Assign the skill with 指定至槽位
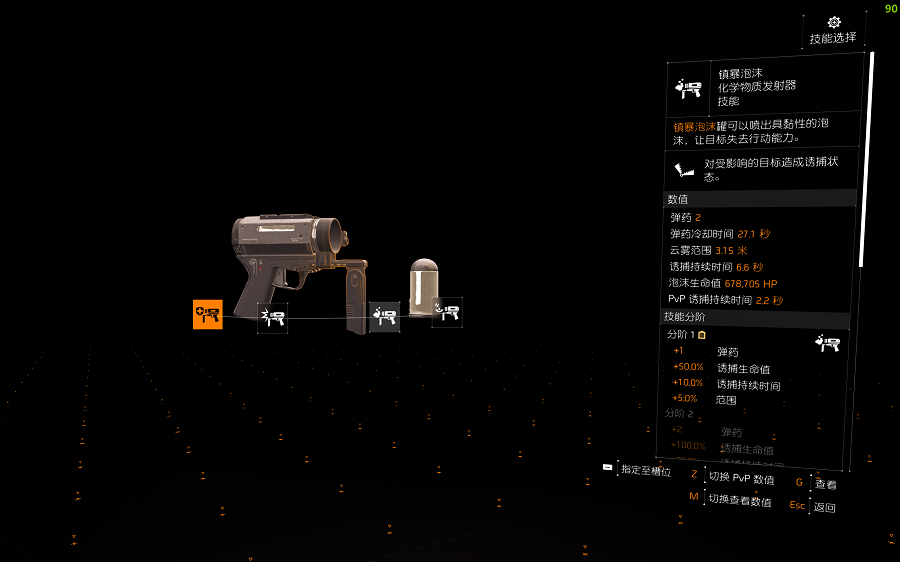The height and width of the screenshot is (562, 900). point(645,470)
